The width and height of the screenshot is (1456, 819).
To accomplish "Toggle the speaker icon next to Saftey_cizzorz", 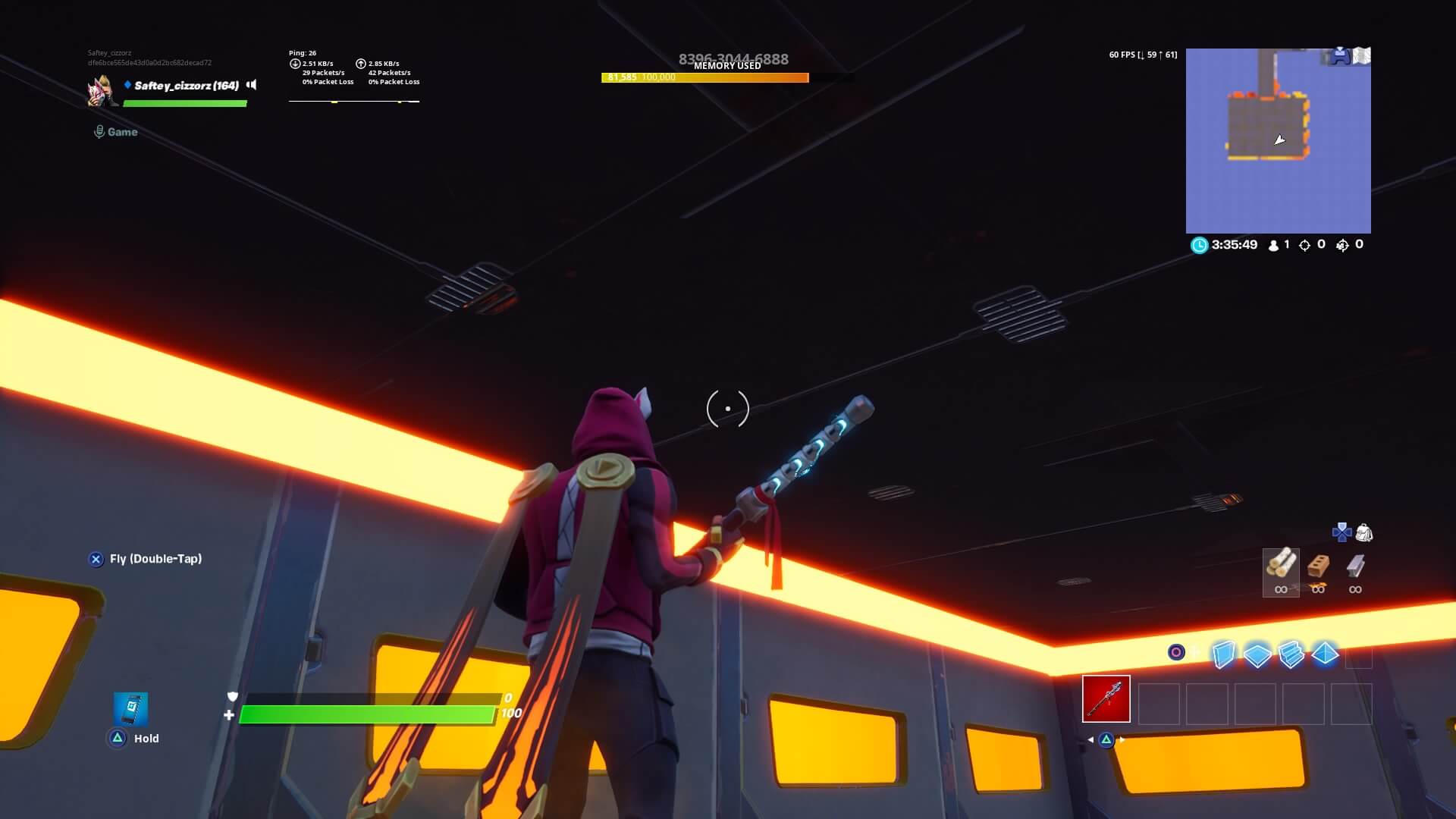I will 250,85.
